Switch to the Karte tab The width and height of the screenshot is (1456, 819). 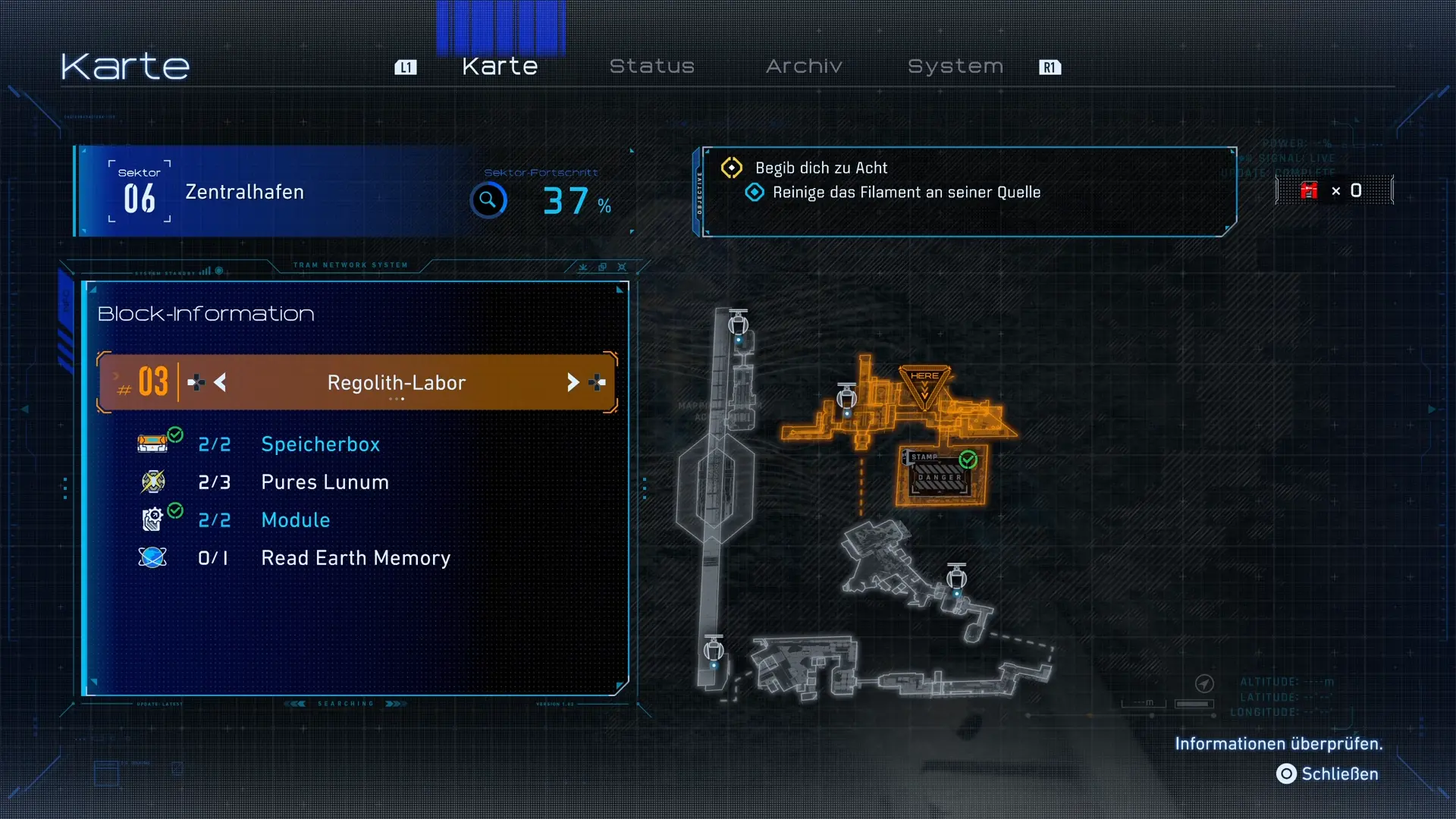500,67
